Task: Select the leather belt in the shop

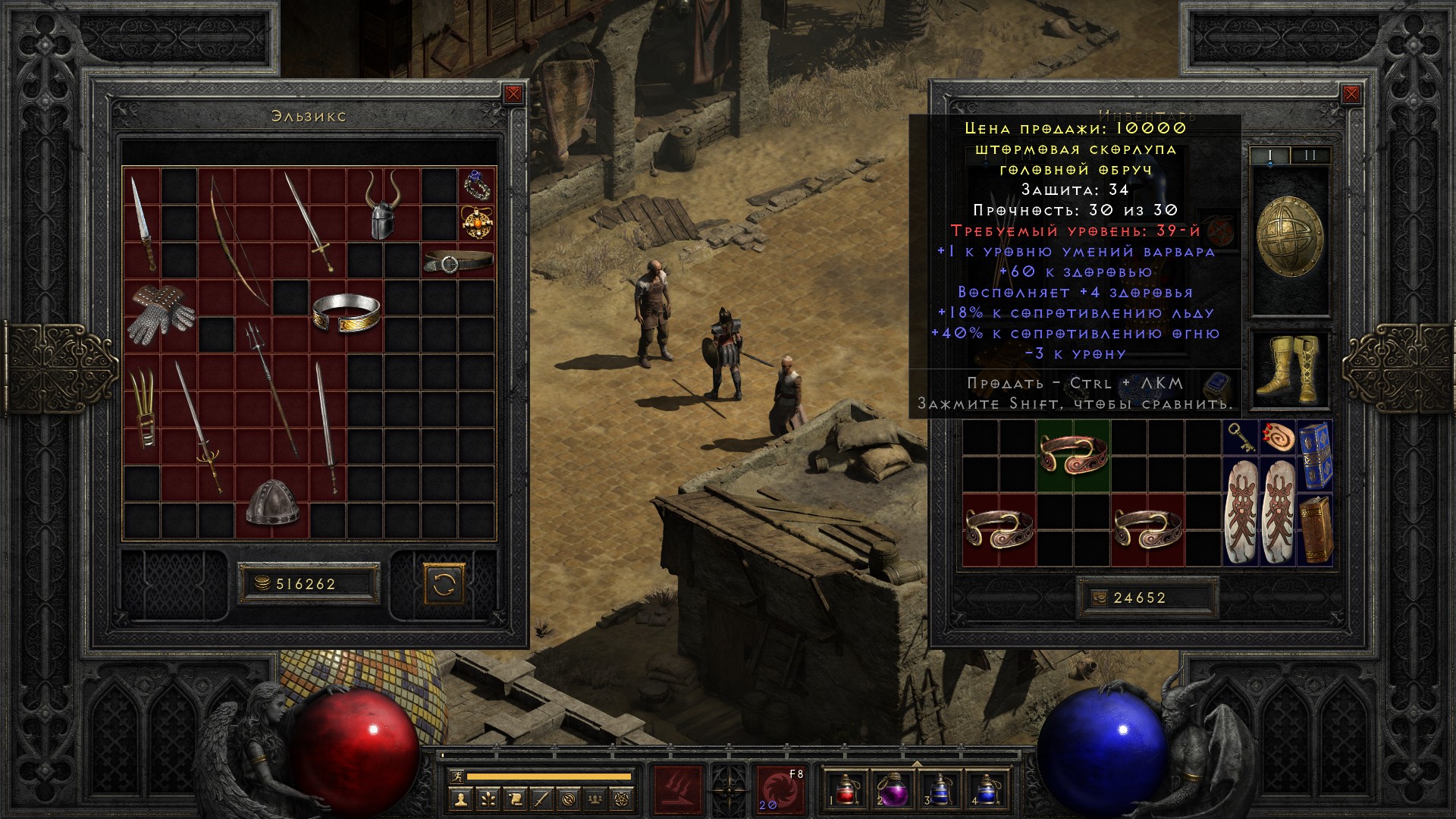Action: click(457, 262)
